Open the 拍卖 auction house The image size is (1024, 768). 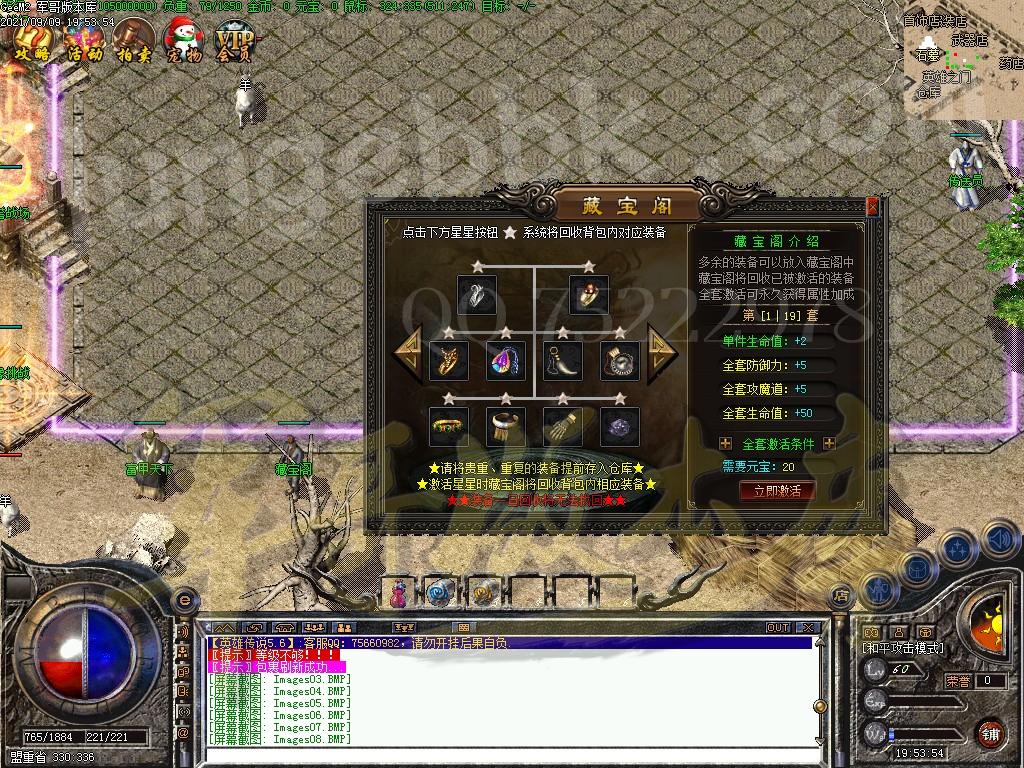135,42
